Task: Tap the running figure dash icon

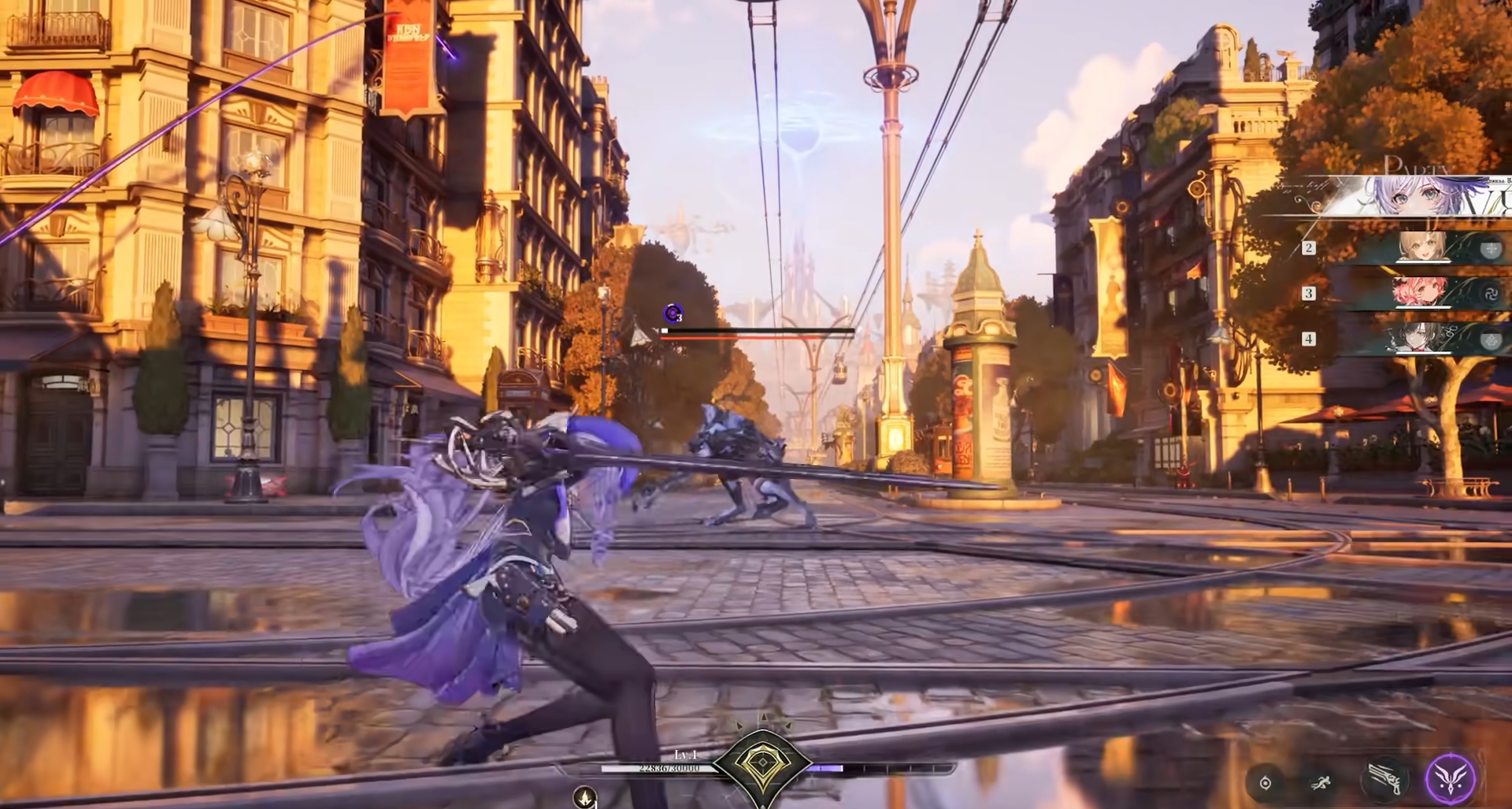Action: pos(1321,782)
